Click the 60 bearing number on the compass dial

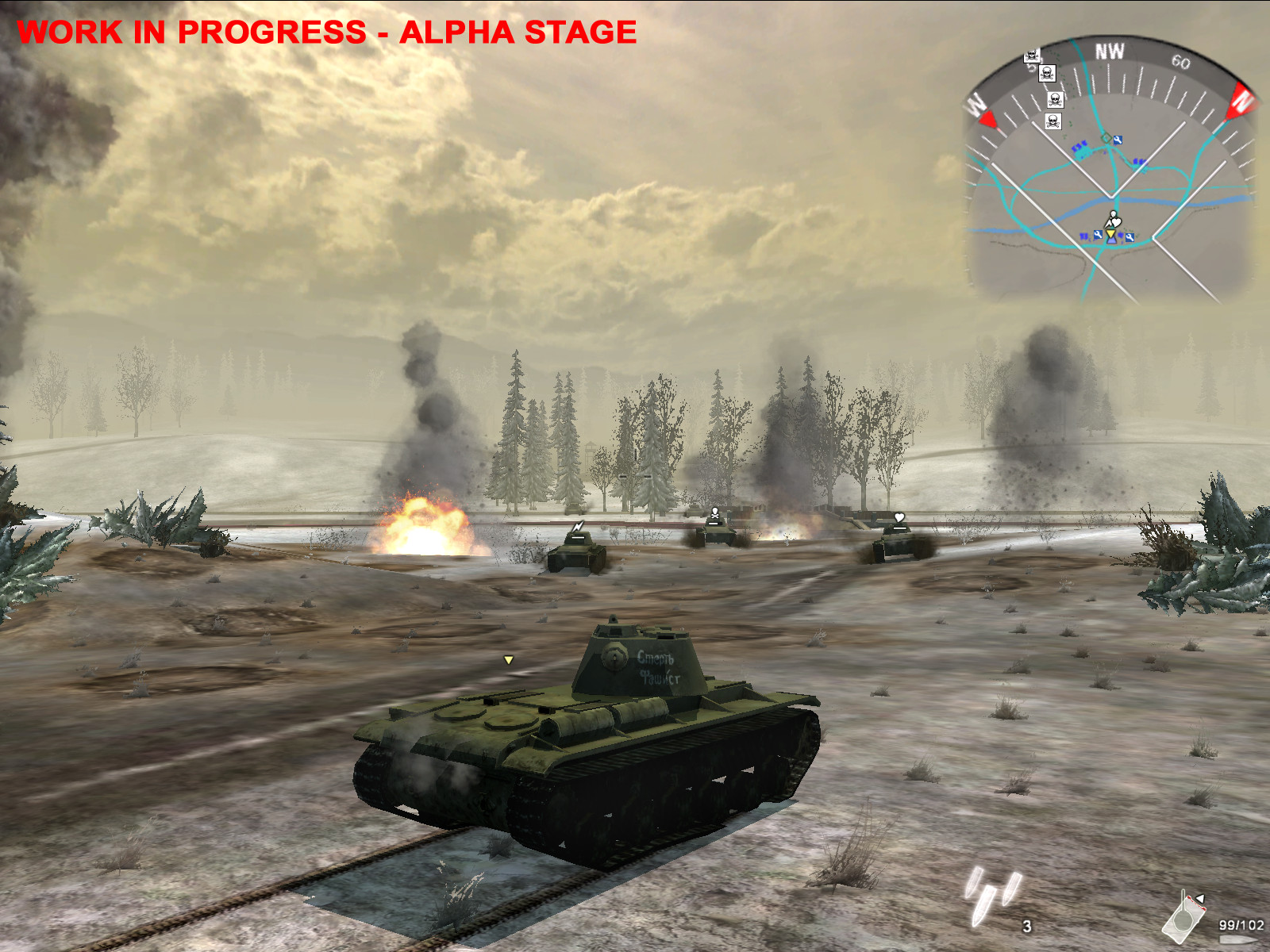click(1183, 62)
